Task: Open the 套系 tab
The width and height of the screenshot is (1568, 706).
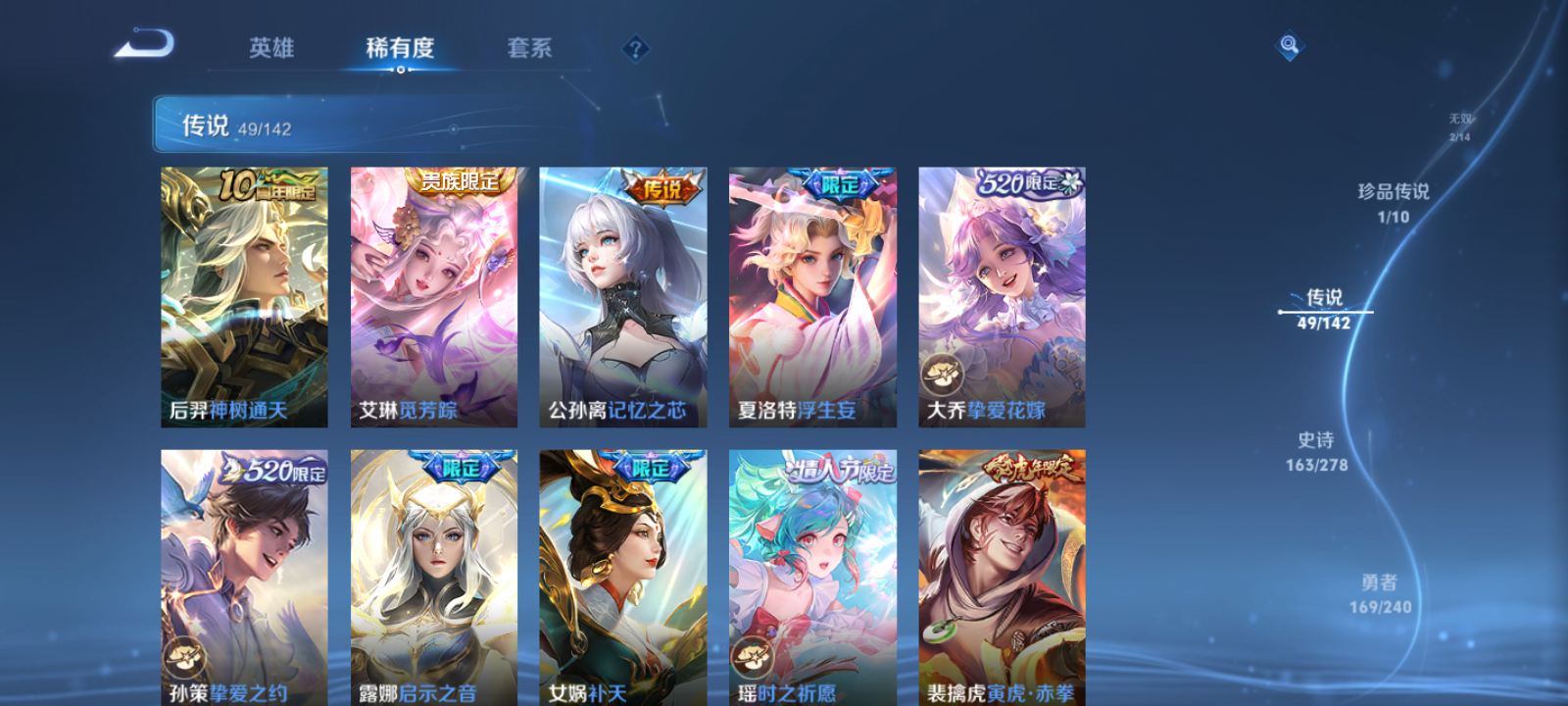Action: (x=529, y=48)
